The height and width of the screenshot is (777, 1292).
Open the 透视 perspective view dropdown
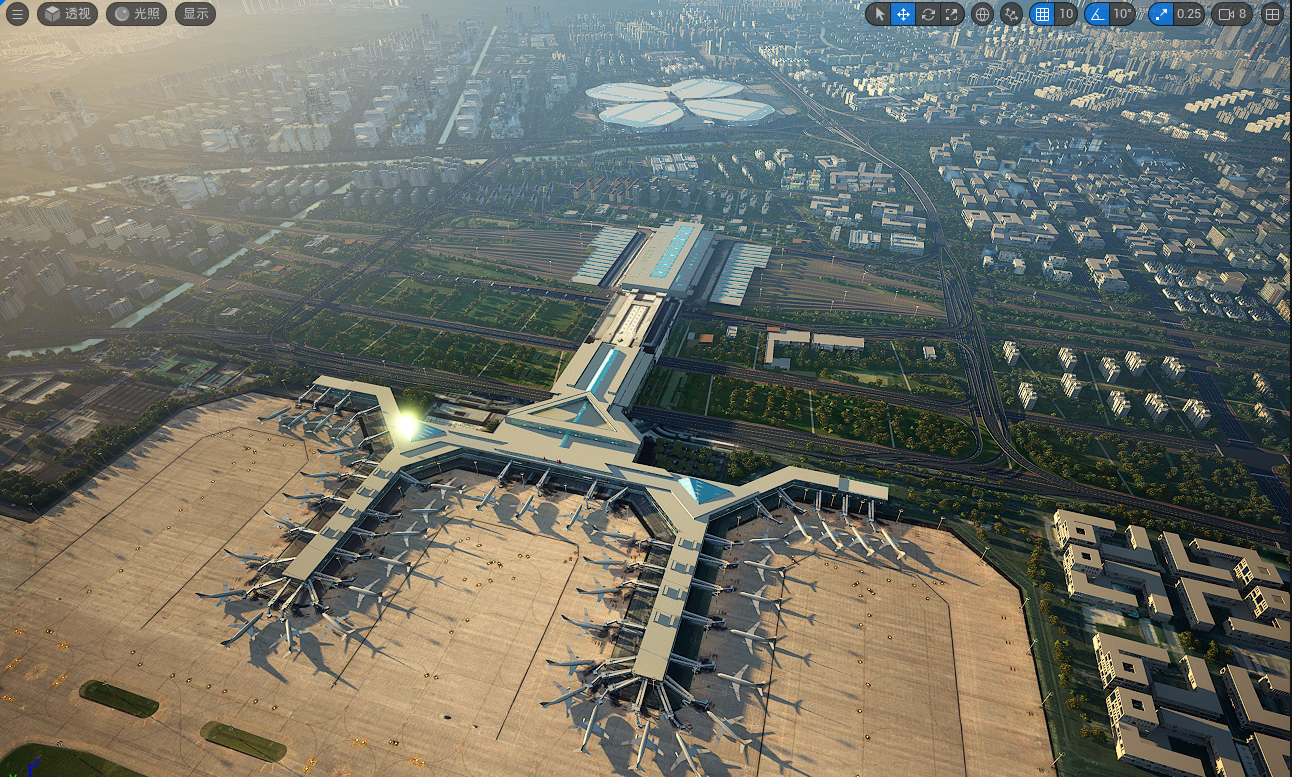[x=67, y=14]
